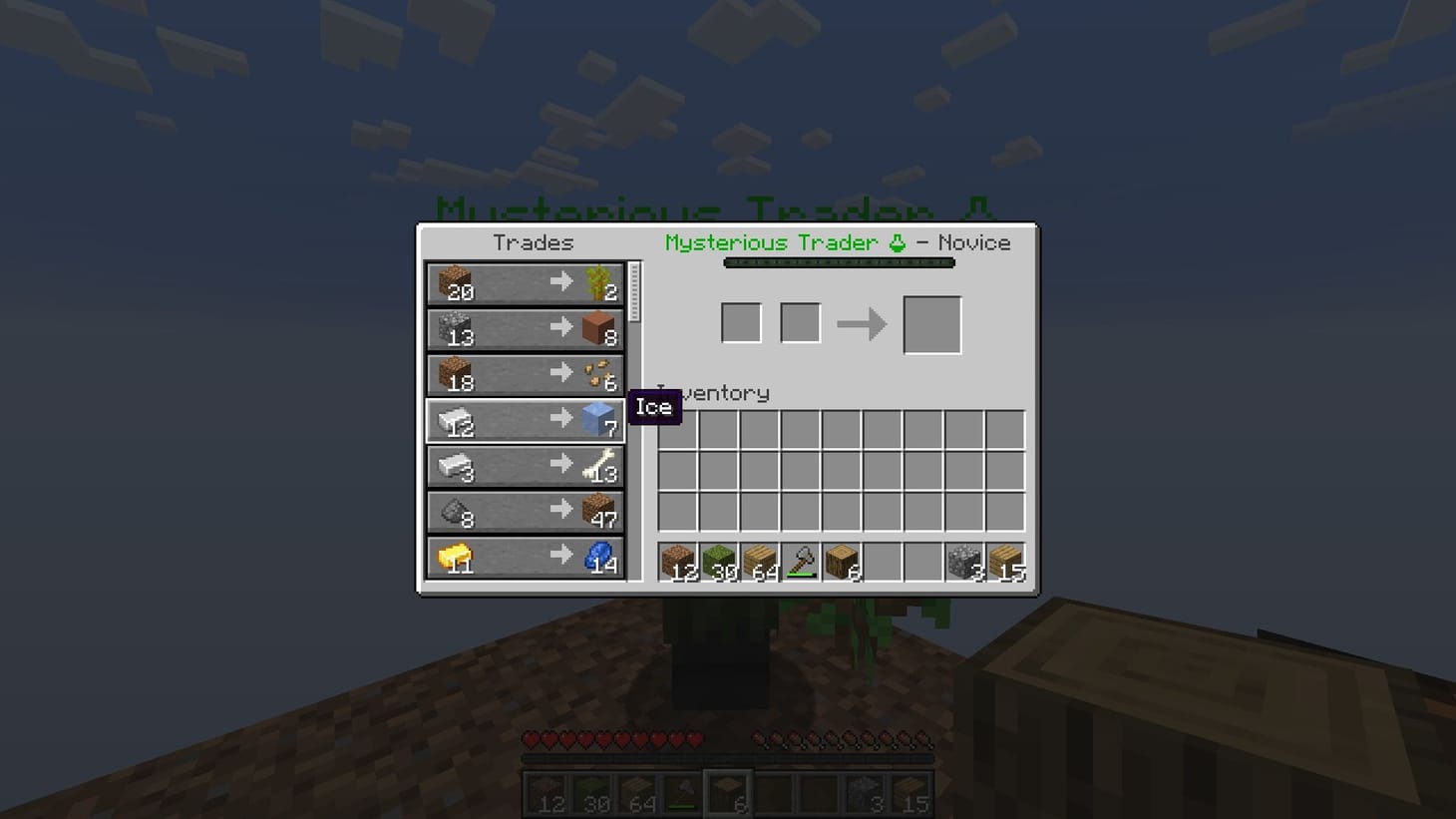Image resolution: width=1456 pixels, height=819 pixels.
Task: Click the trader experience progress bar
Action: 838,262
